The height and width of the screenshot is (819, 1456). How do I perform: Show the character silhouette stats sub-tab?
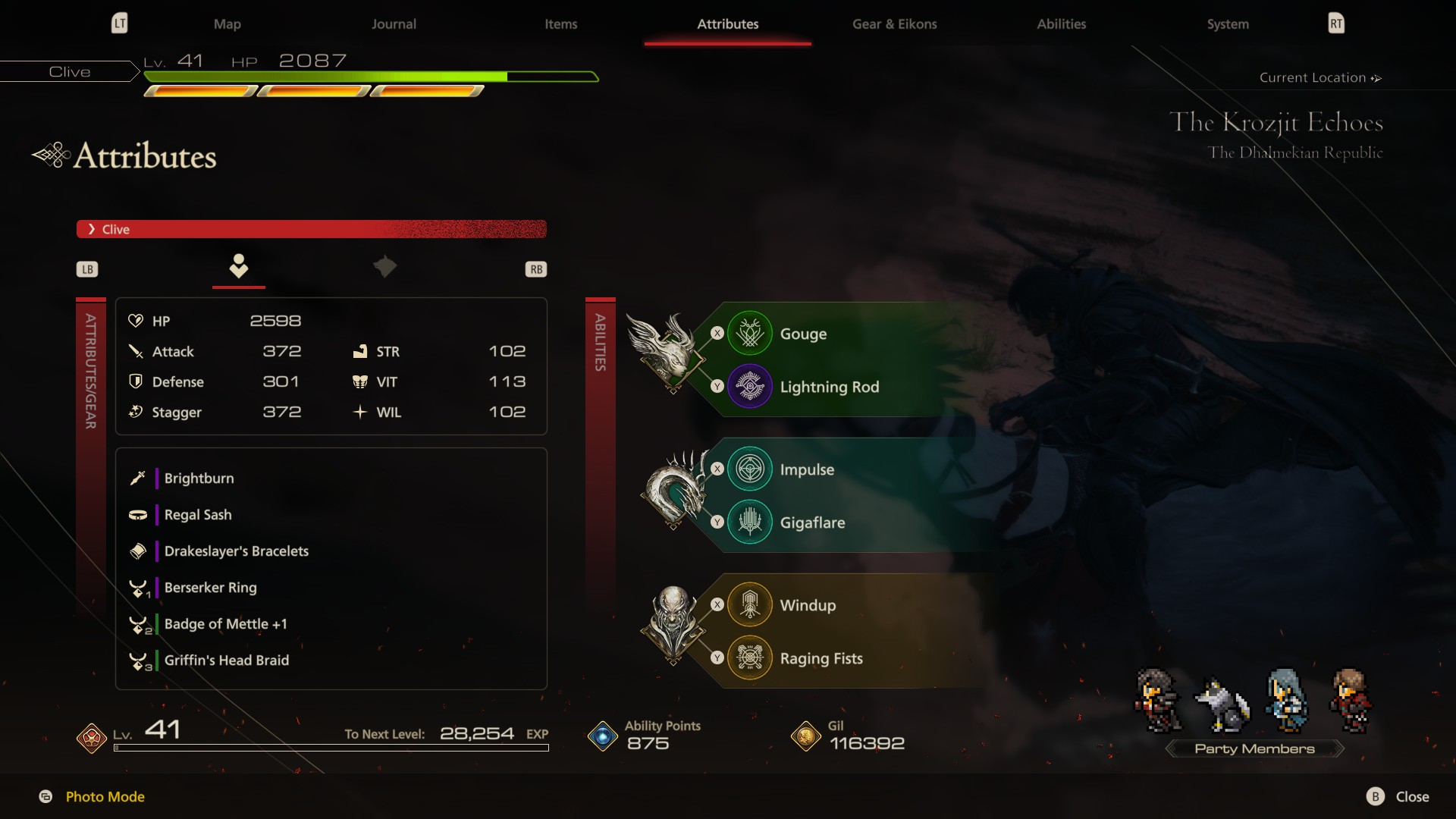point(239,266)
